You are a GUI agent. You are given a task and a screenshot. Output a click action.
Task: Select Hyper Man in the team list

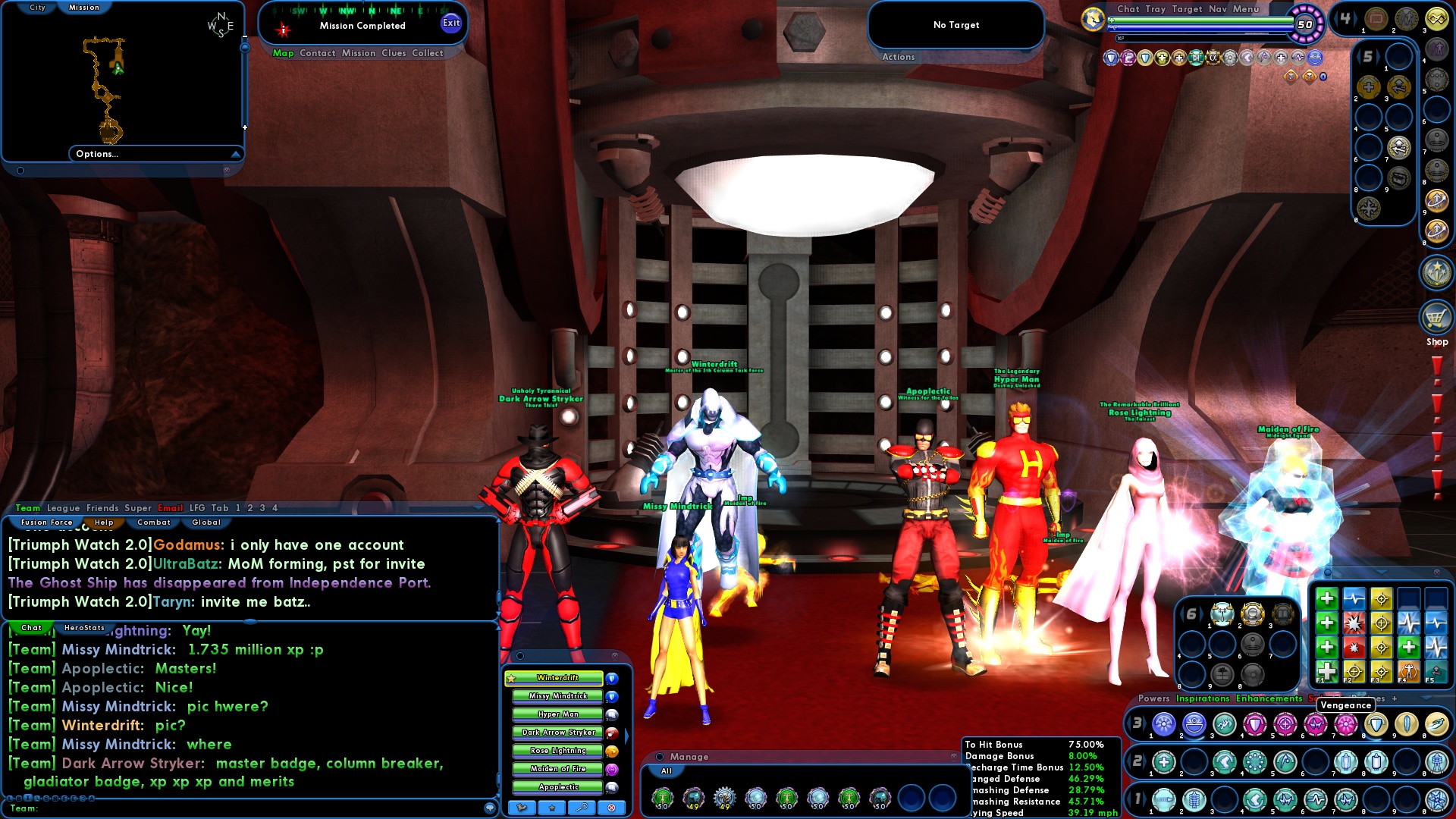click(x=557, y=714)
